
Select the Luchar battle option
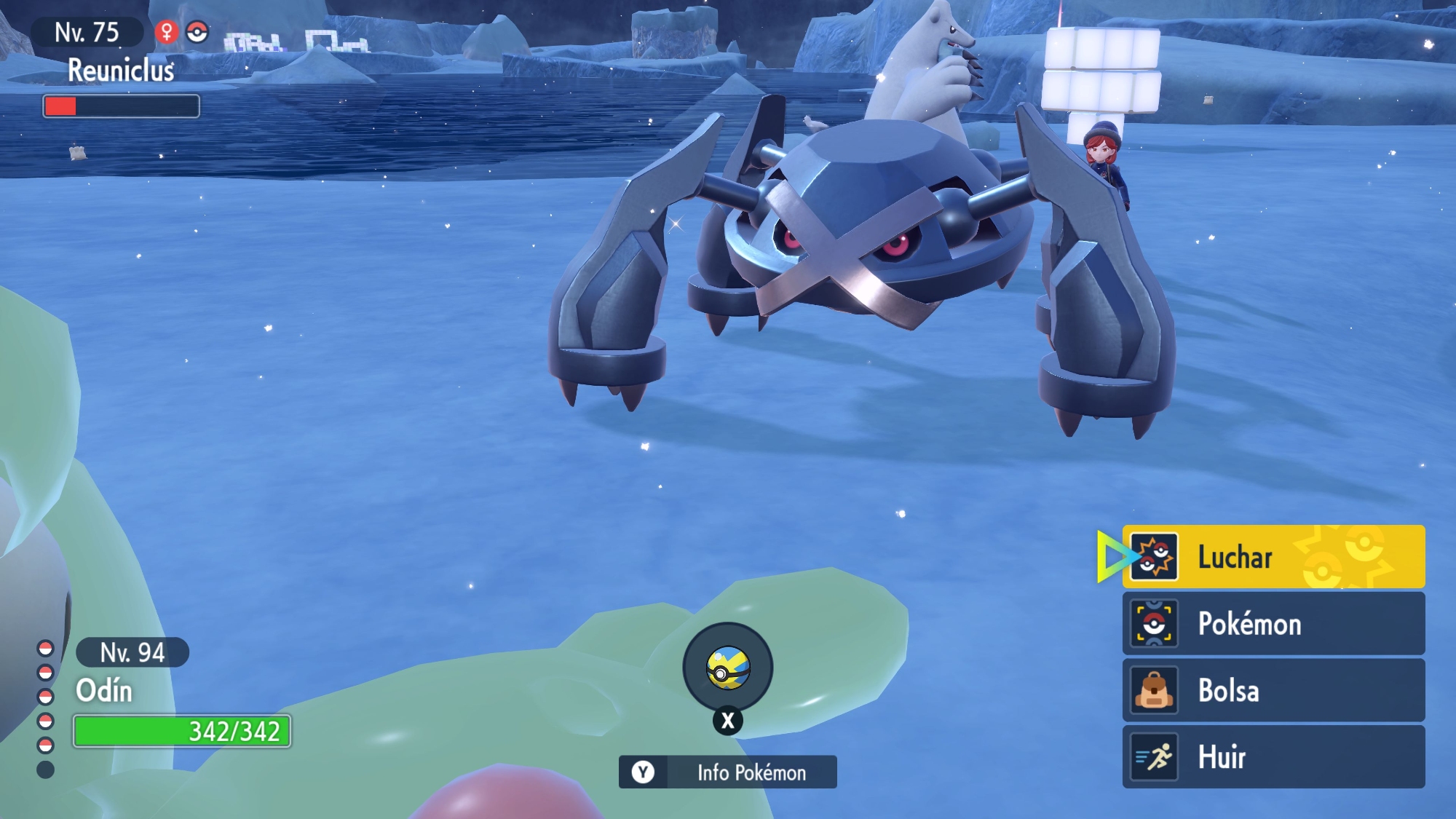click(1274, 557)
